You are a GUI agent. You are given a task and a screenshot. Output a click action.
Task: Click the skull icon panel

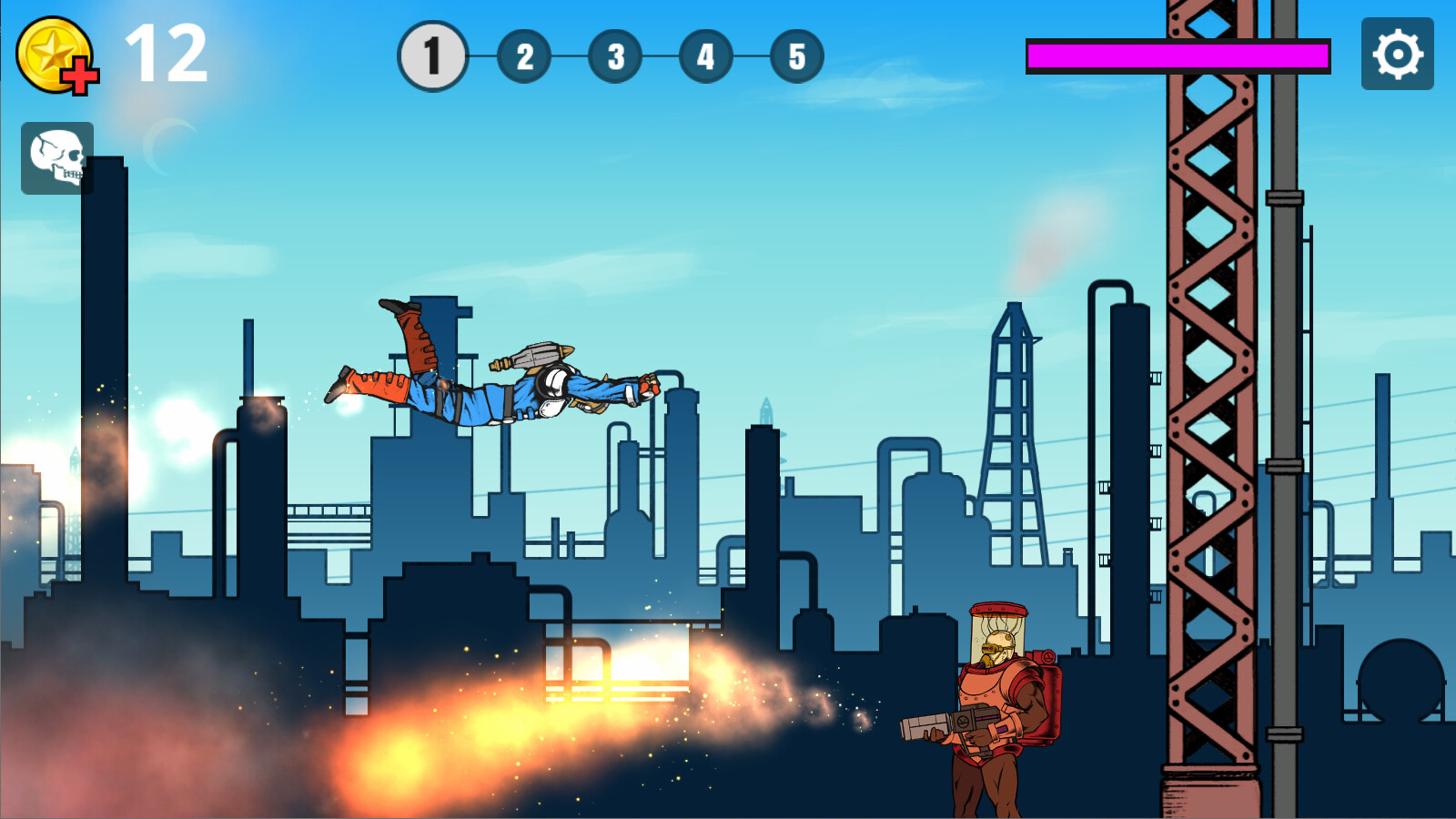tap(56, 157)
